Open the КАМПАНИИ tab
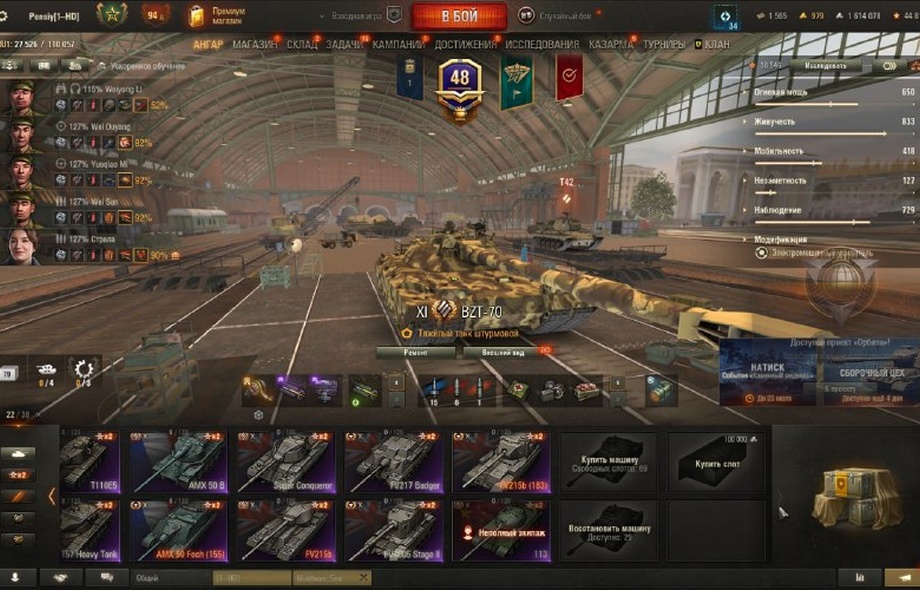Screen dimensions: 920x590 (398, 45)
